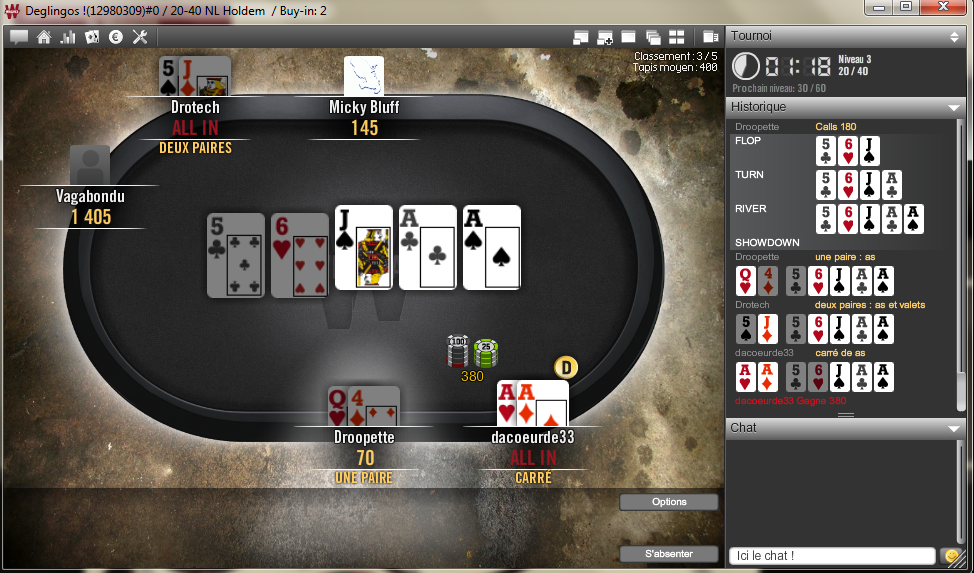Screen dimensions: 974x573
Task: Open settings with the wrench tools icon
Action: point(140,37)
